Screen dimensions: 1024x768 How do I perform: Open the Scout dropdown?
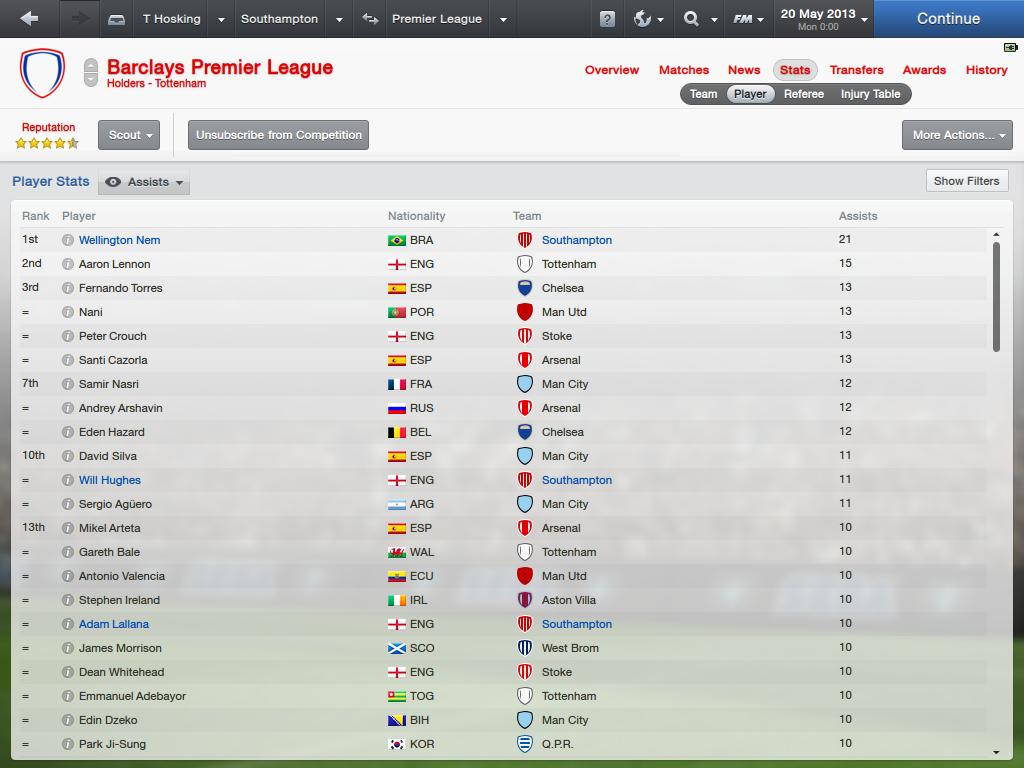tap(129, 135)
